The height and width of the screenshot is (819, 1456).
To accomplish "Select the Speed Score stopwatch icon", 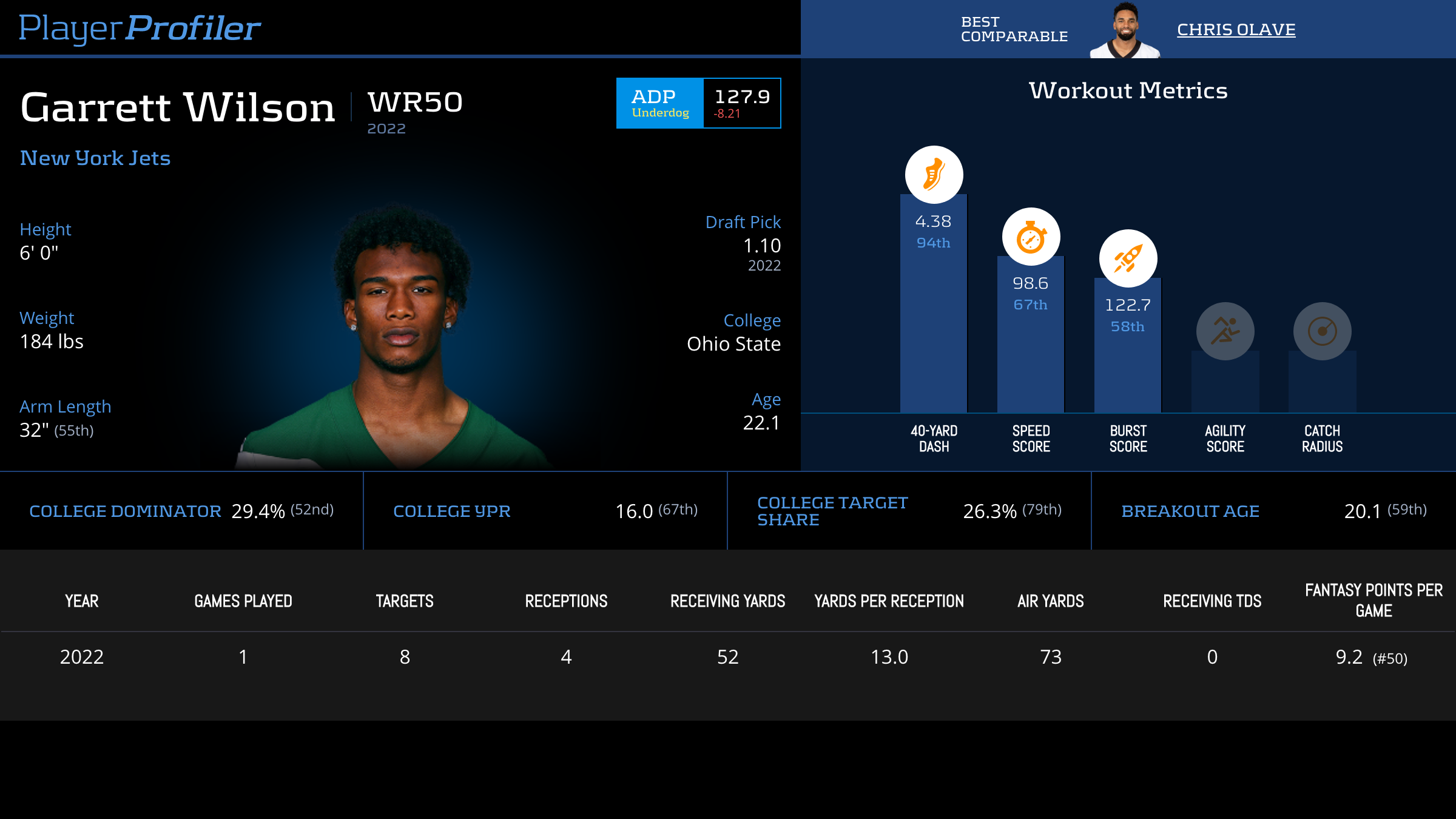I will pos(1031,237).
